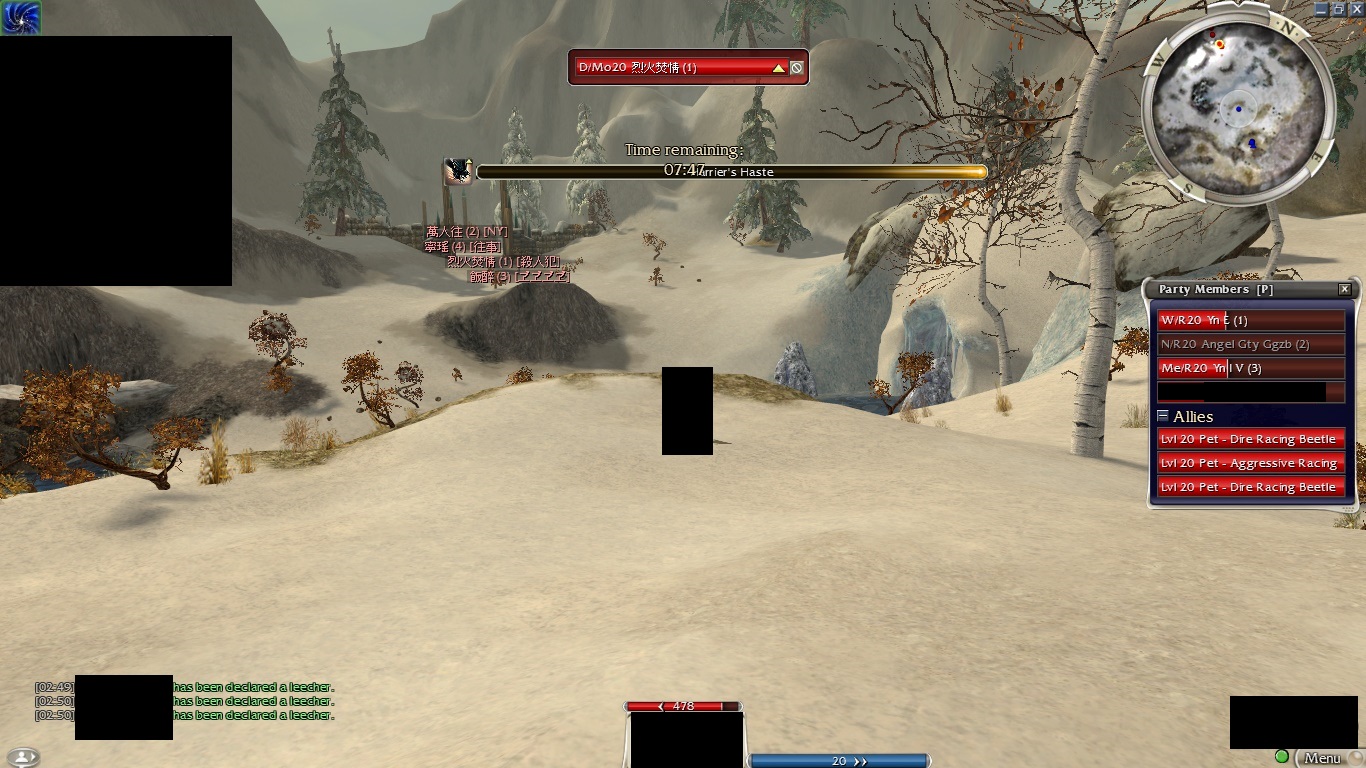Close the Party Members panel

1345,289
